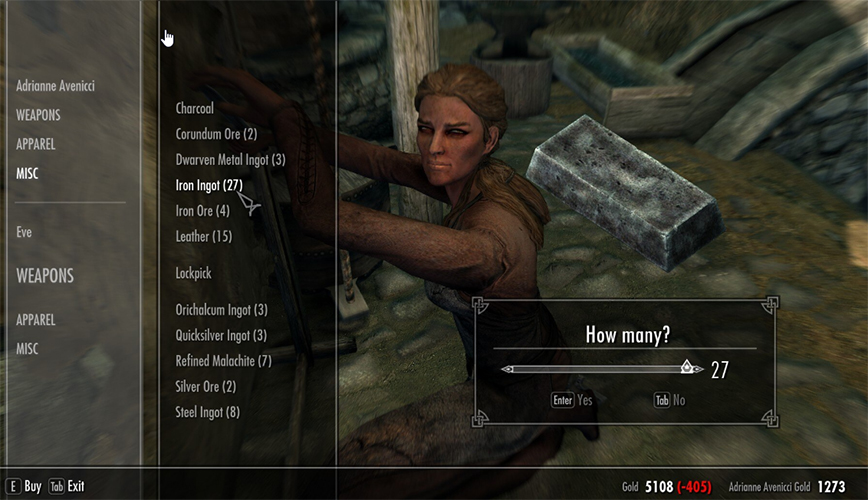This screenshot has height=500, width=868.
Task: Switch to Eve's MISC category
Action: pyautogui.click(x=27, y=347)
